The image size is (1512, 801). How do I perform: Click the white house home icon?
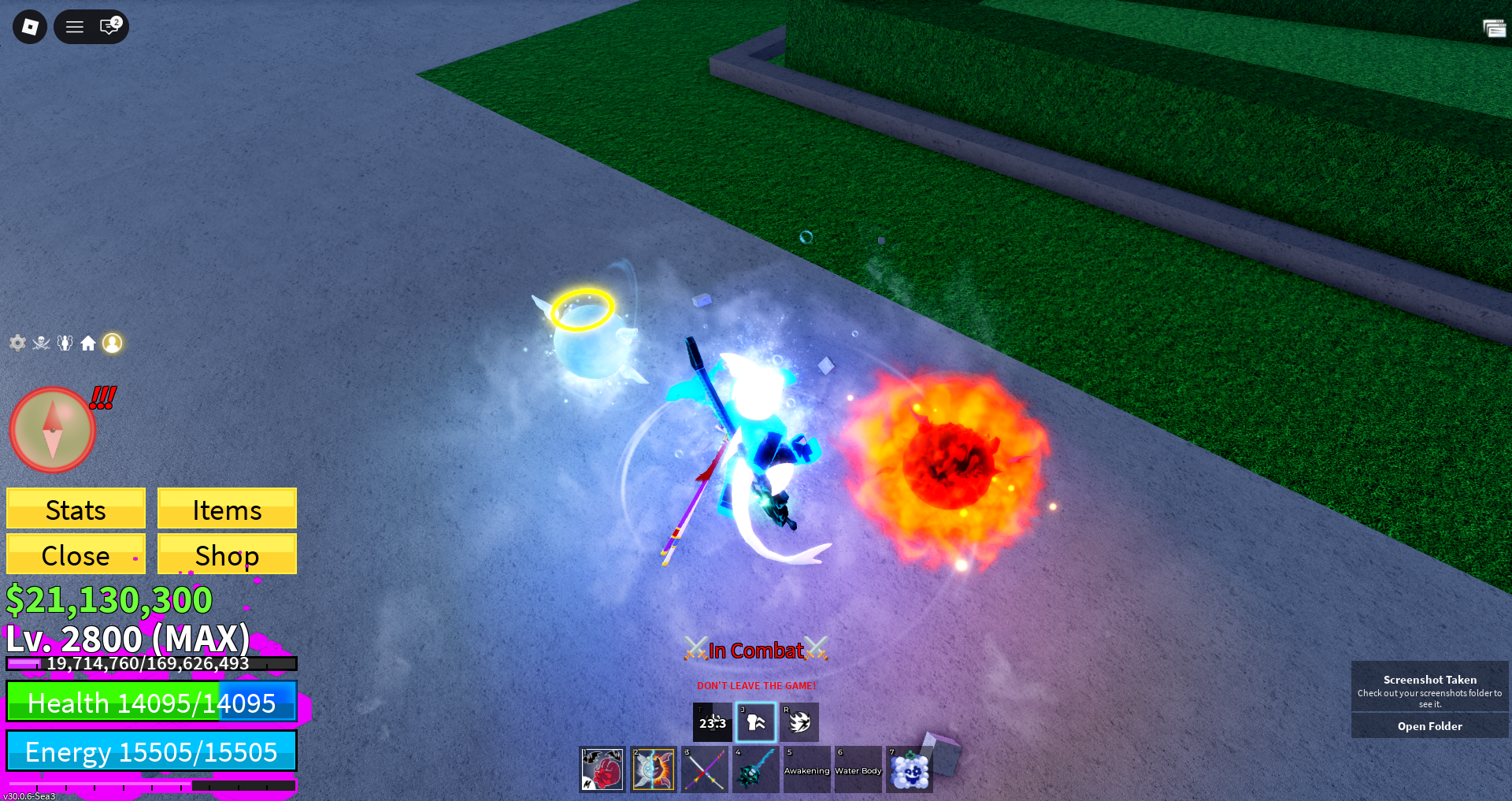click(88, 343)
